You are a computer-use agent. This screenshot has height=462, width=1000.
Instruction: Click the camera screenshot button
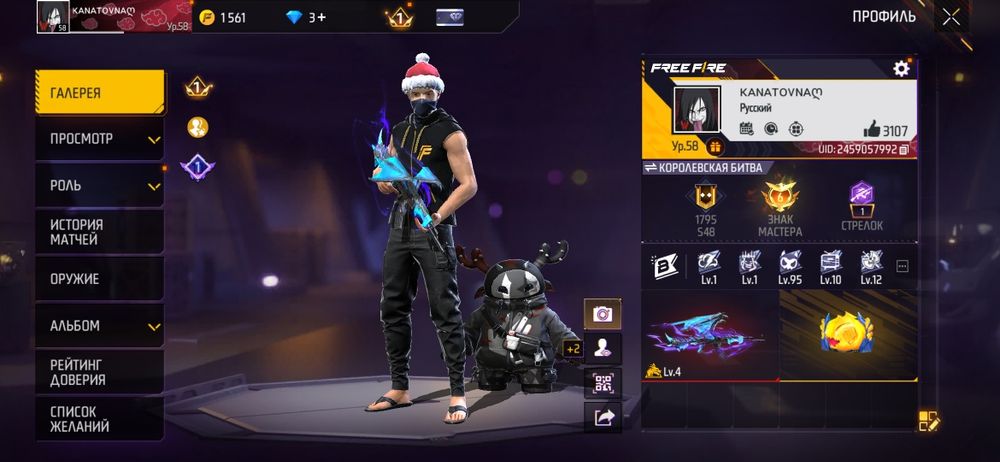(603, 314)
